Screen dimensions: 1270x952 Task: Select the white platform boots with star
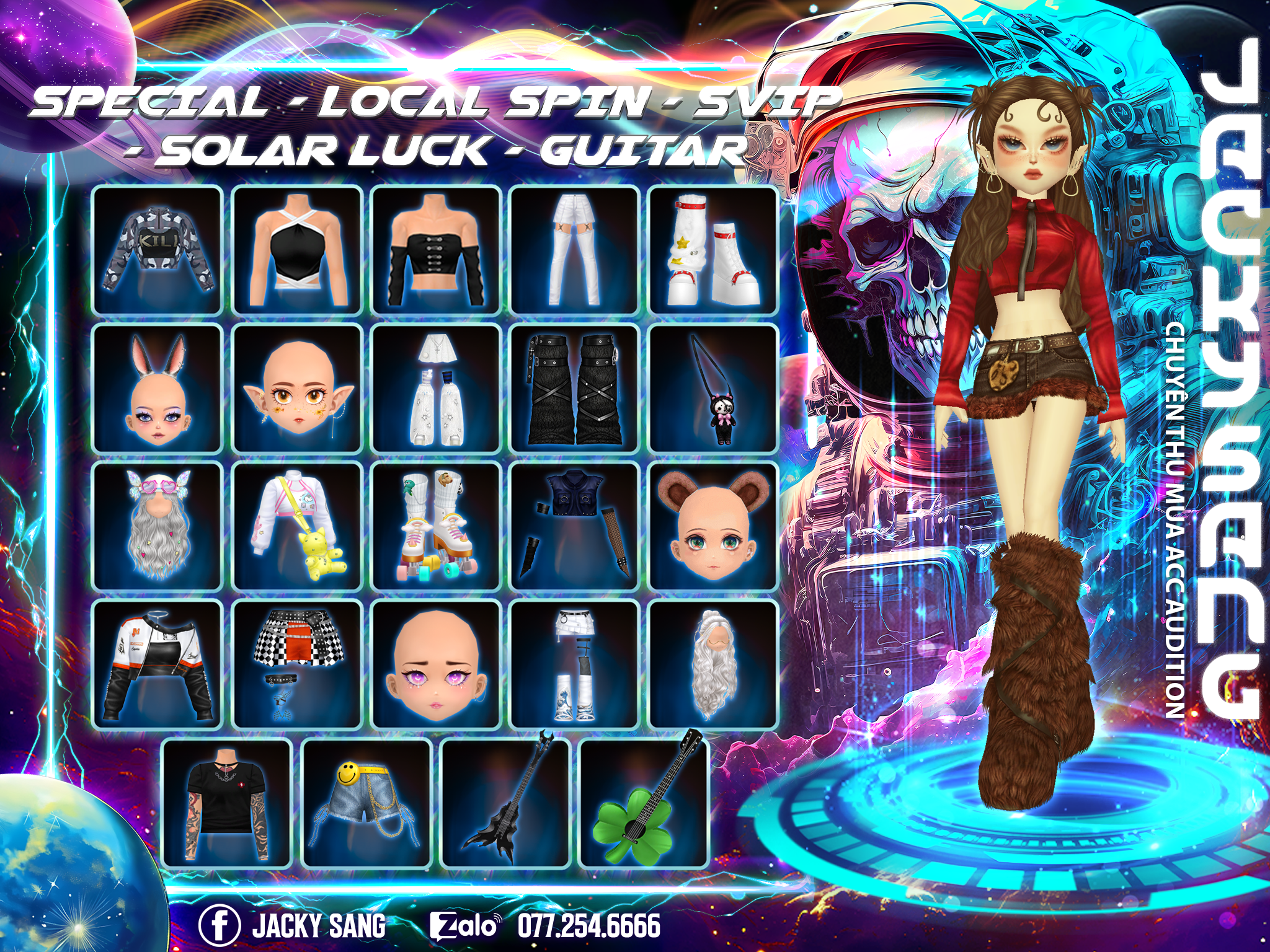(713, 250)
